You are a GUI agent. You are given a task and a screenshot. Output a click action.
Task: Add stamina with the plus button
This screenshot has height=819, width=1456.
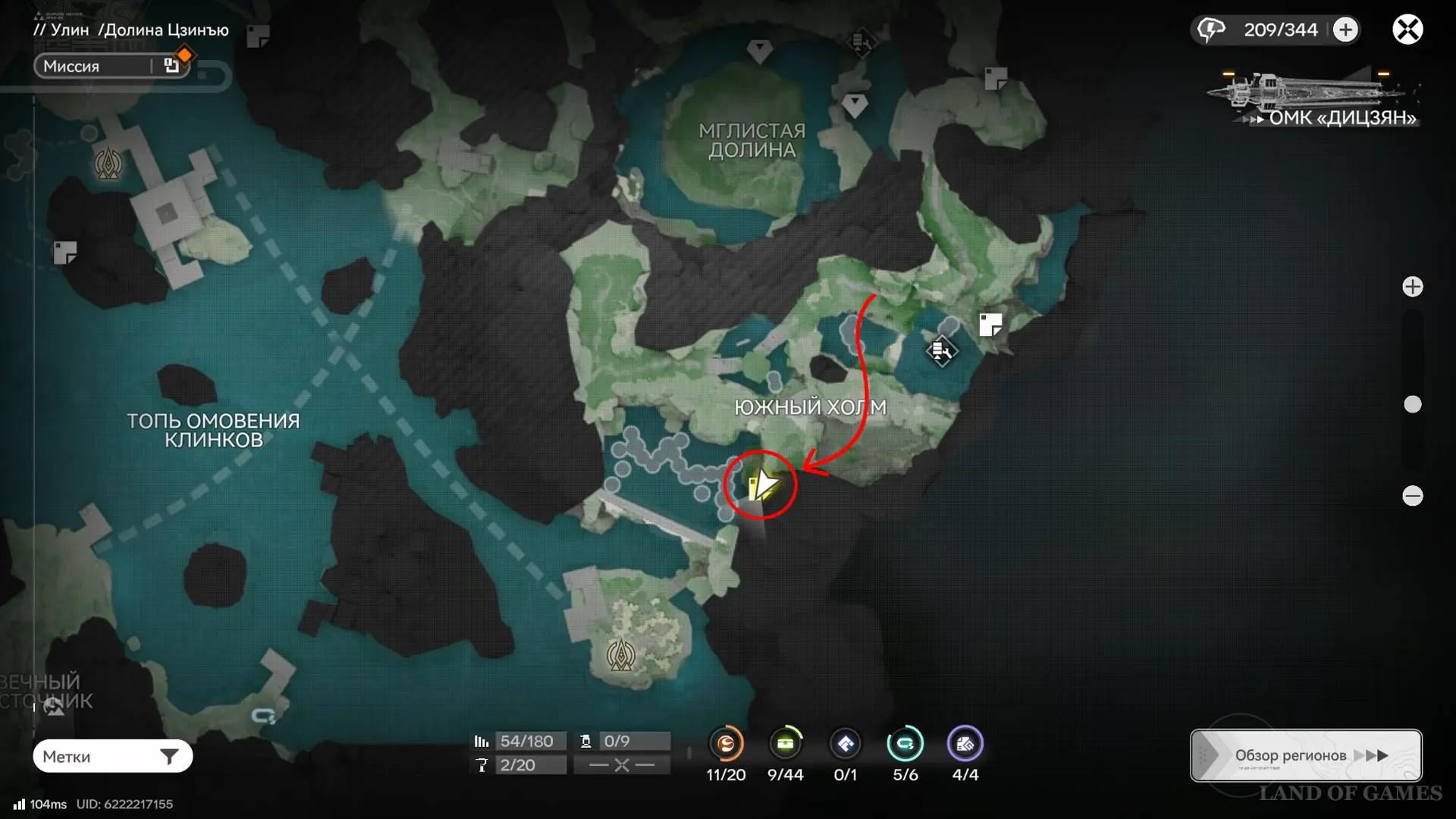pos(1345,30)
